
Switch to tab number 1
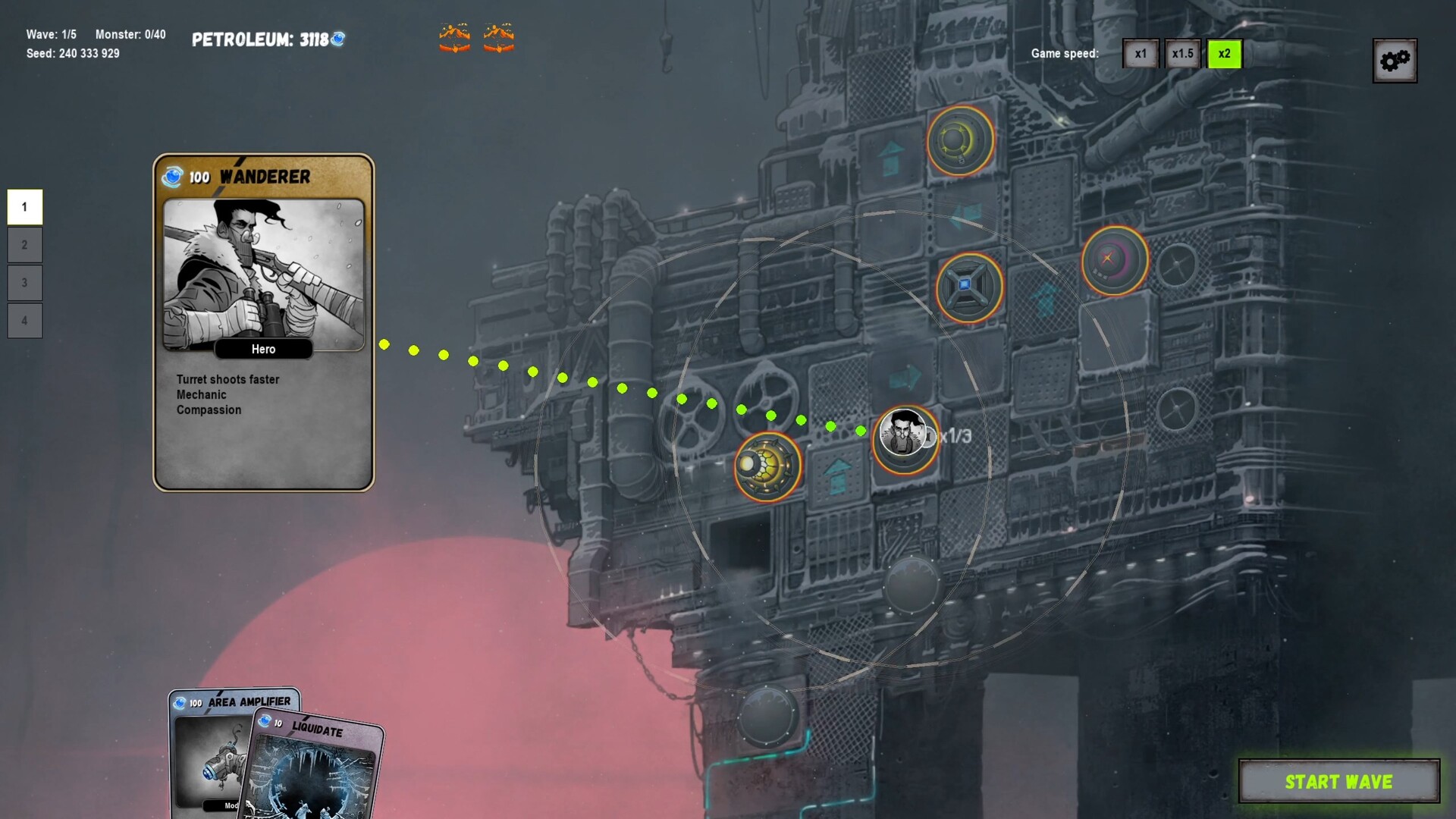(25, 207)
